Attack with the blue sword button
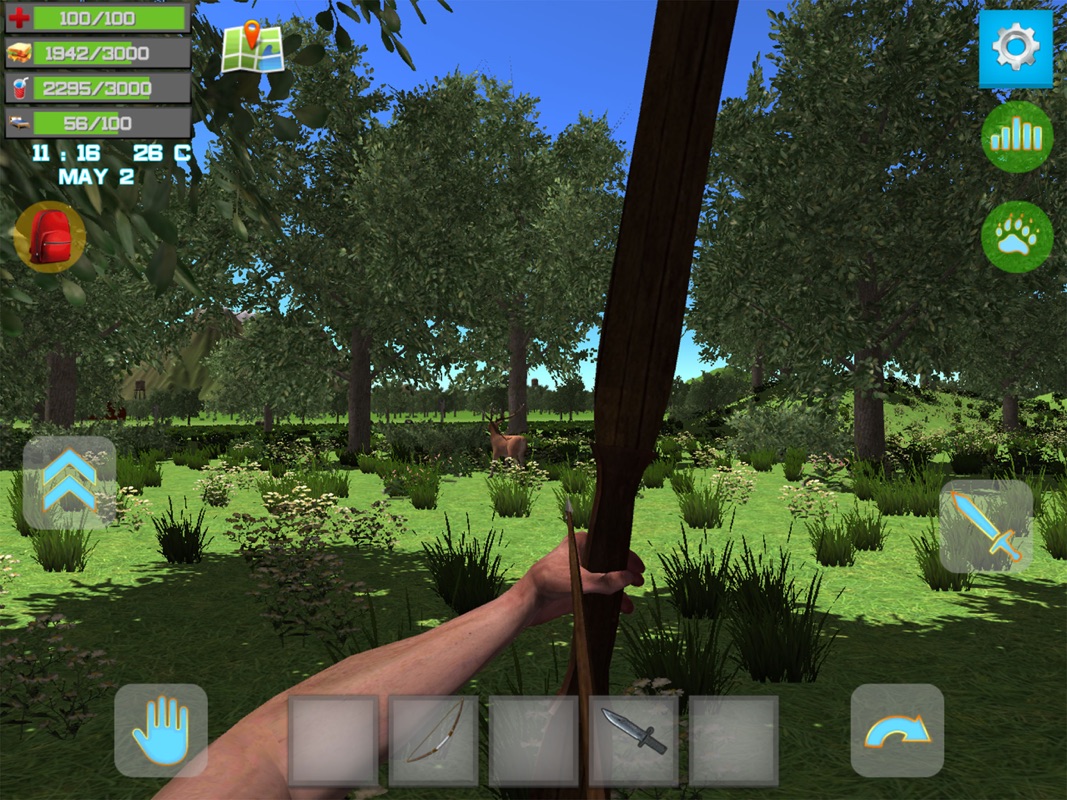Viewport: 1067px width, 800px height. point(986,526)
